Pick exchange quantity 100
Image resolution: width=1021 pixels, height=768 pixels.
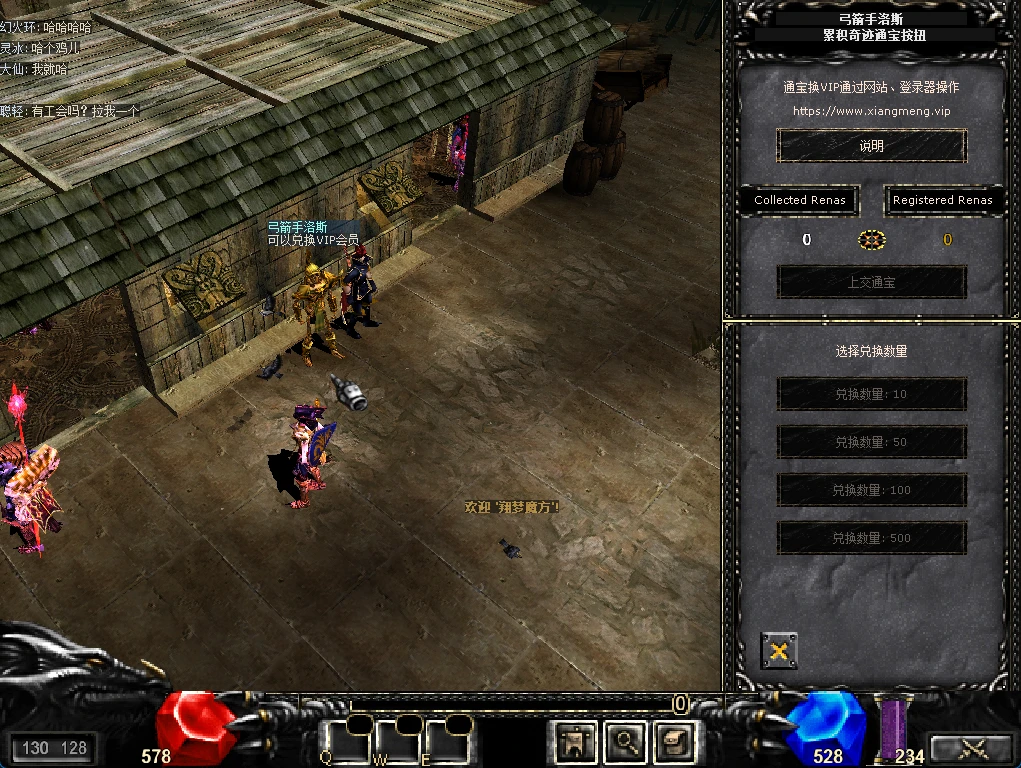point(871,490)
